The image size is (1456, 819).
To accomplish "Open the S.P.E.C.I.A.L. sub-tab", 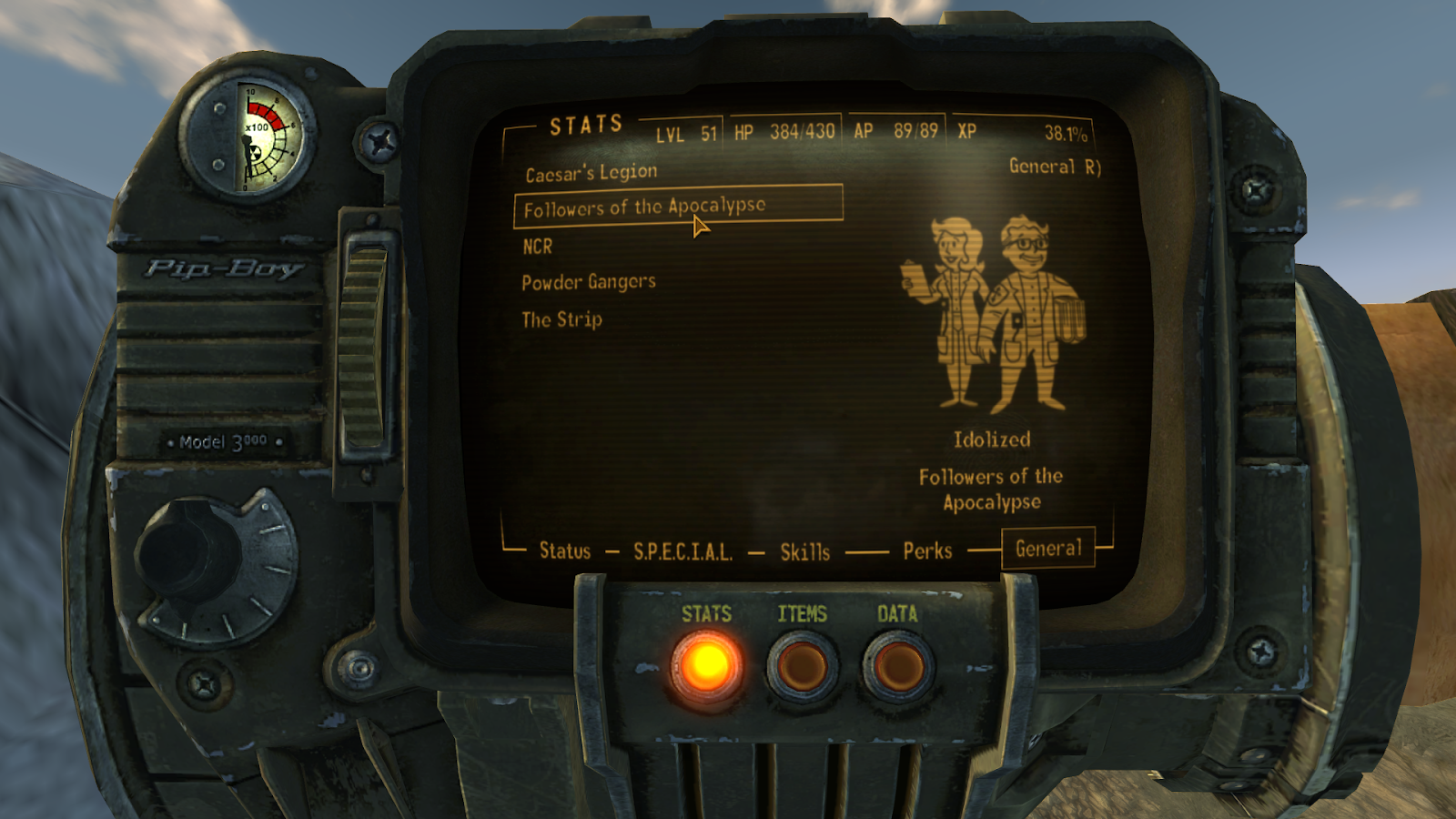I will (x=682, y=551).
